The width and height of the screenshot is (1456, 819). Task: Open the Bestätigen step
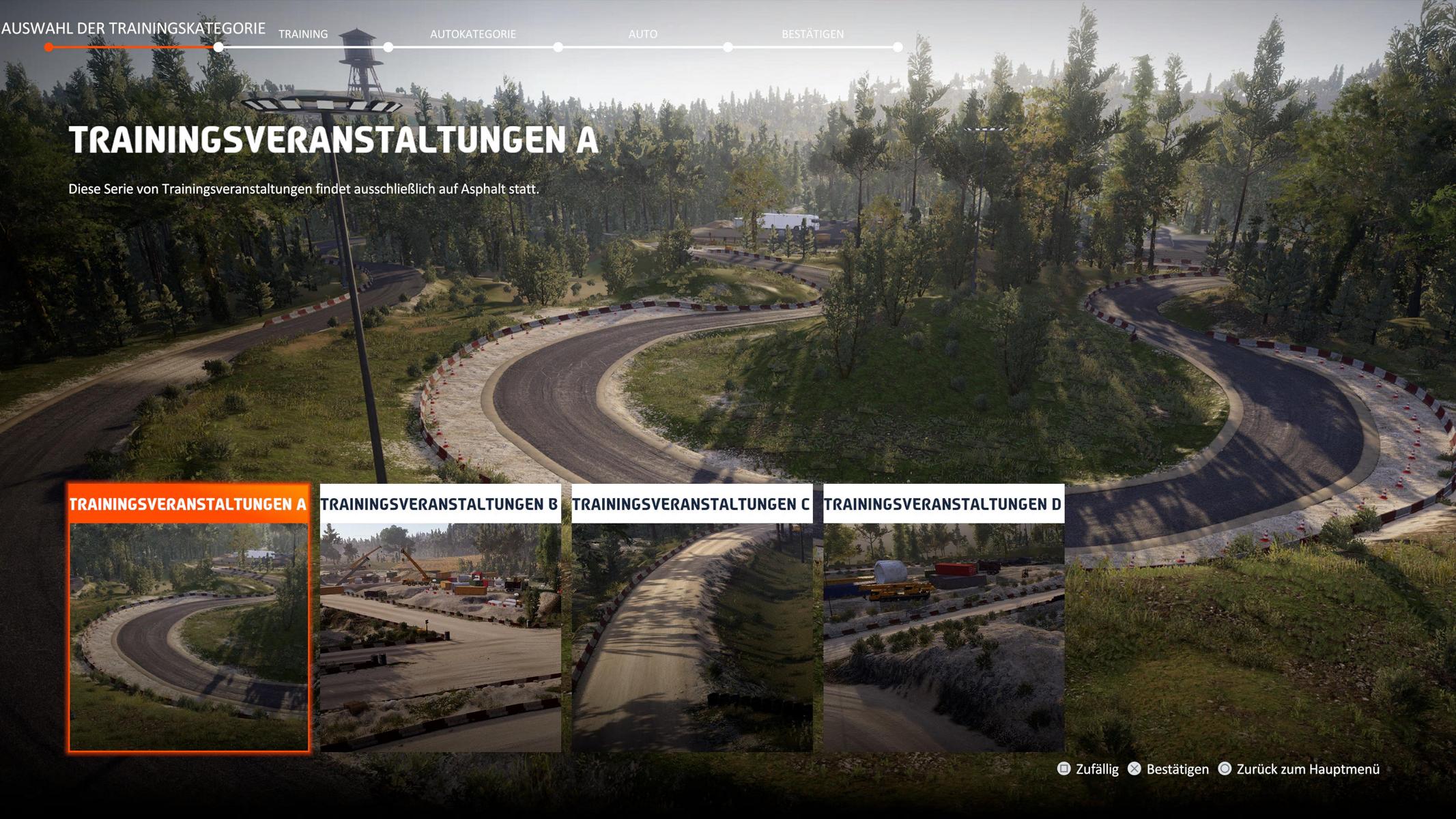[x=812, y=34]
